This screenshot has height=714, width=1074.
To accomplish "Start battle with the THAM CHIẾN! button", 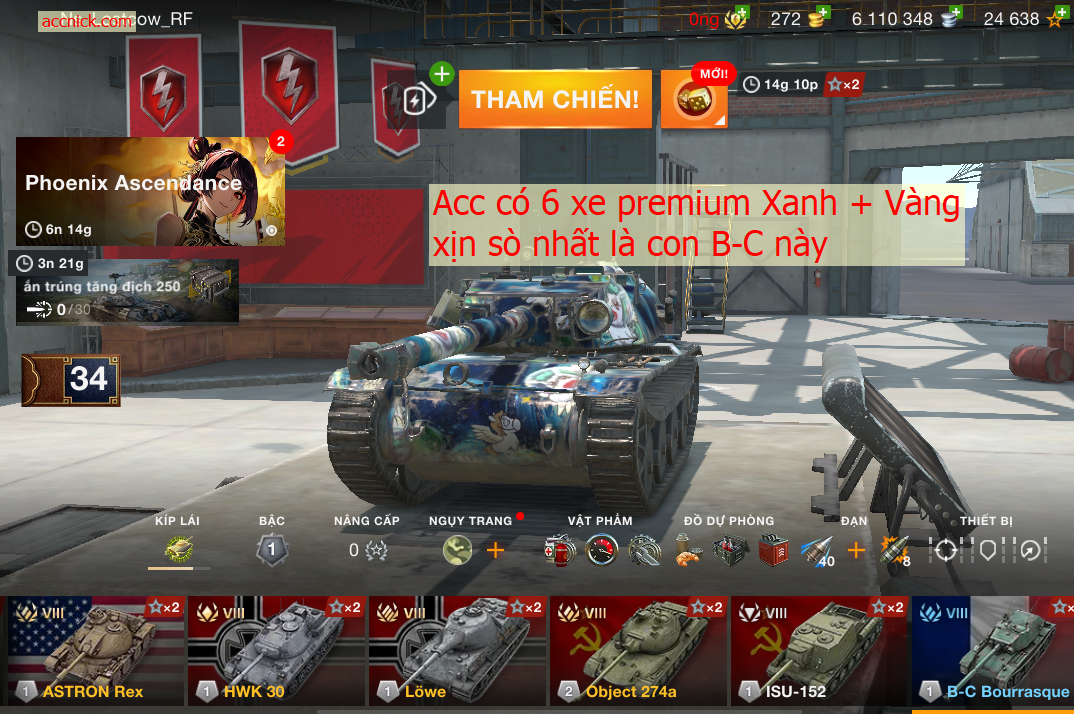I will coord(555,99).
